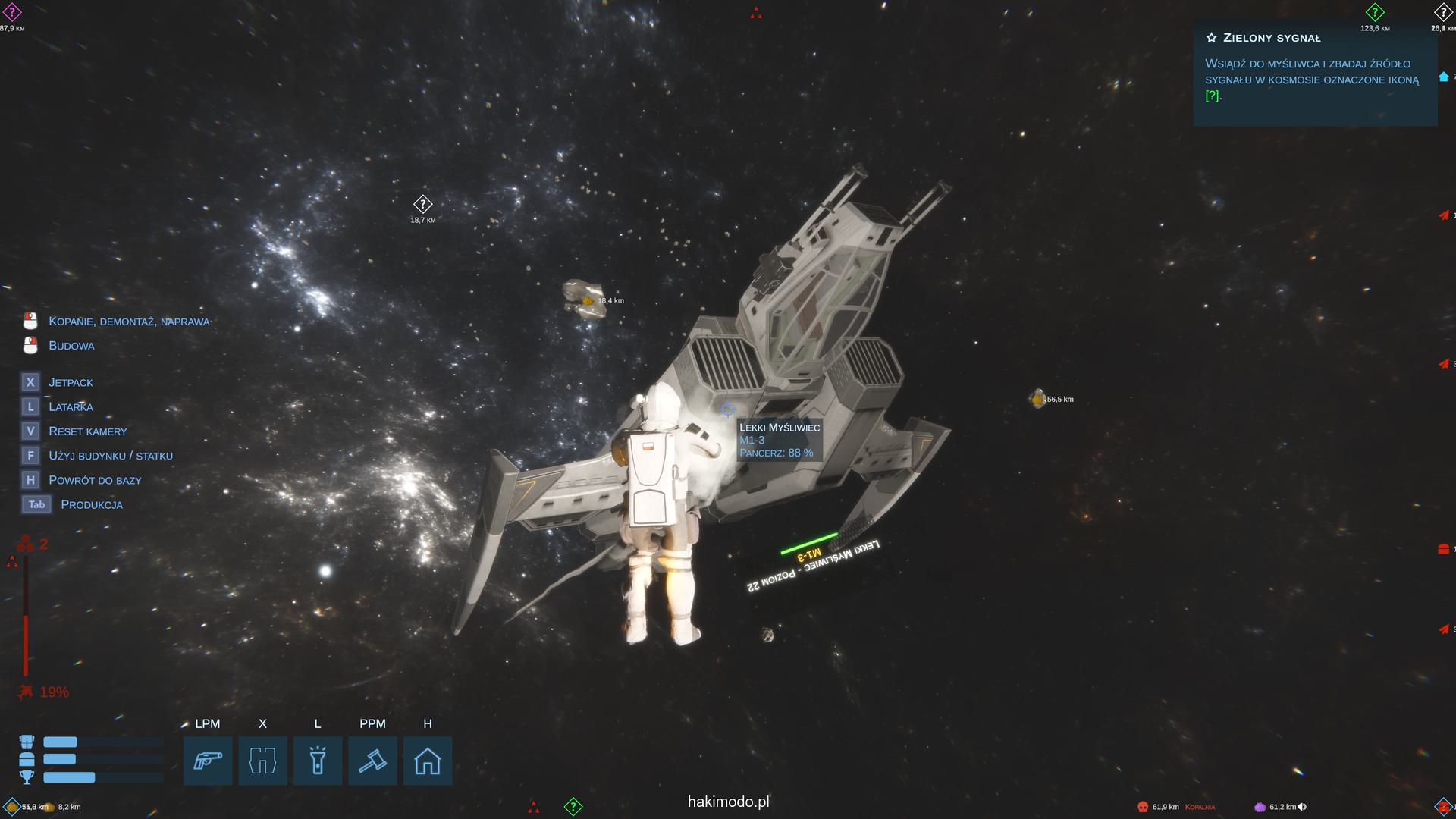Activate the jetpack hotbar slot

(262, 761)
